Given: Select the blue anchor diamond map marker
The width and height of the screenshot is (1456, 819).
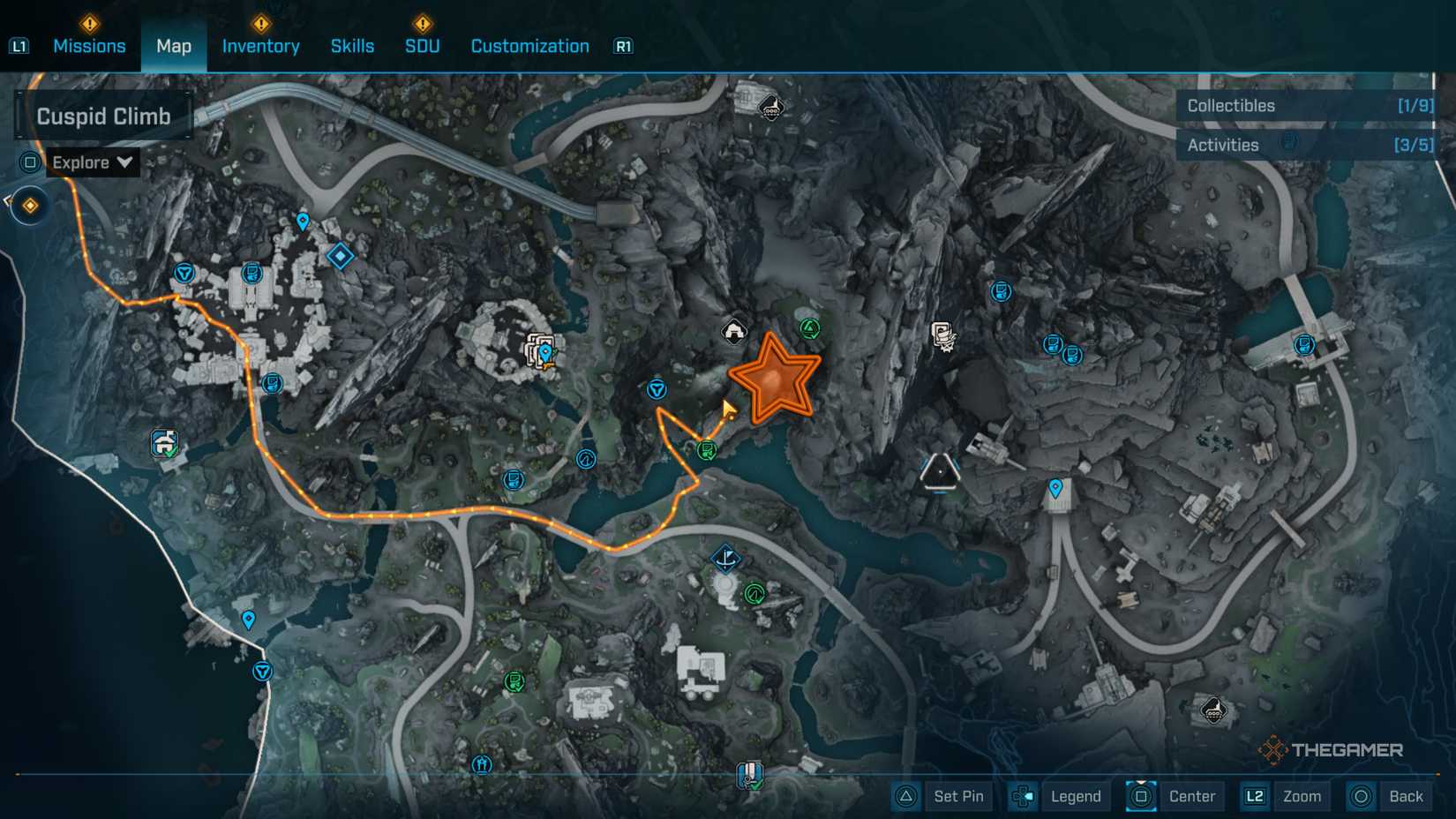Looking at the screenshot, I should coord(725,558).
